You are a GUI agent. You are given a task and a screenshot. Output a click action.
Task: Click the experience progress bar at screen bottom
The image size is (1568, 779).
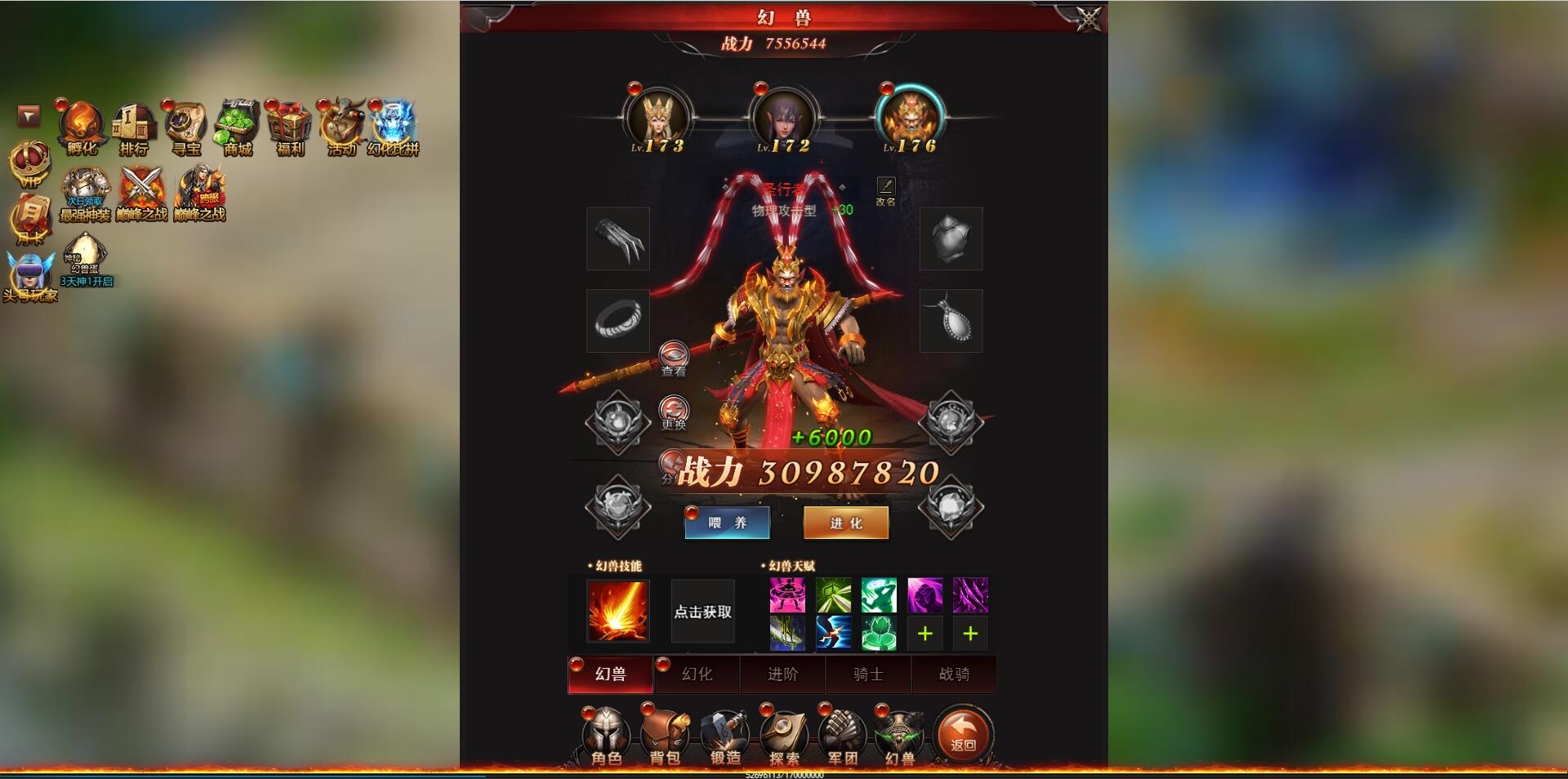pyautogui.click(x=784, y=774)
